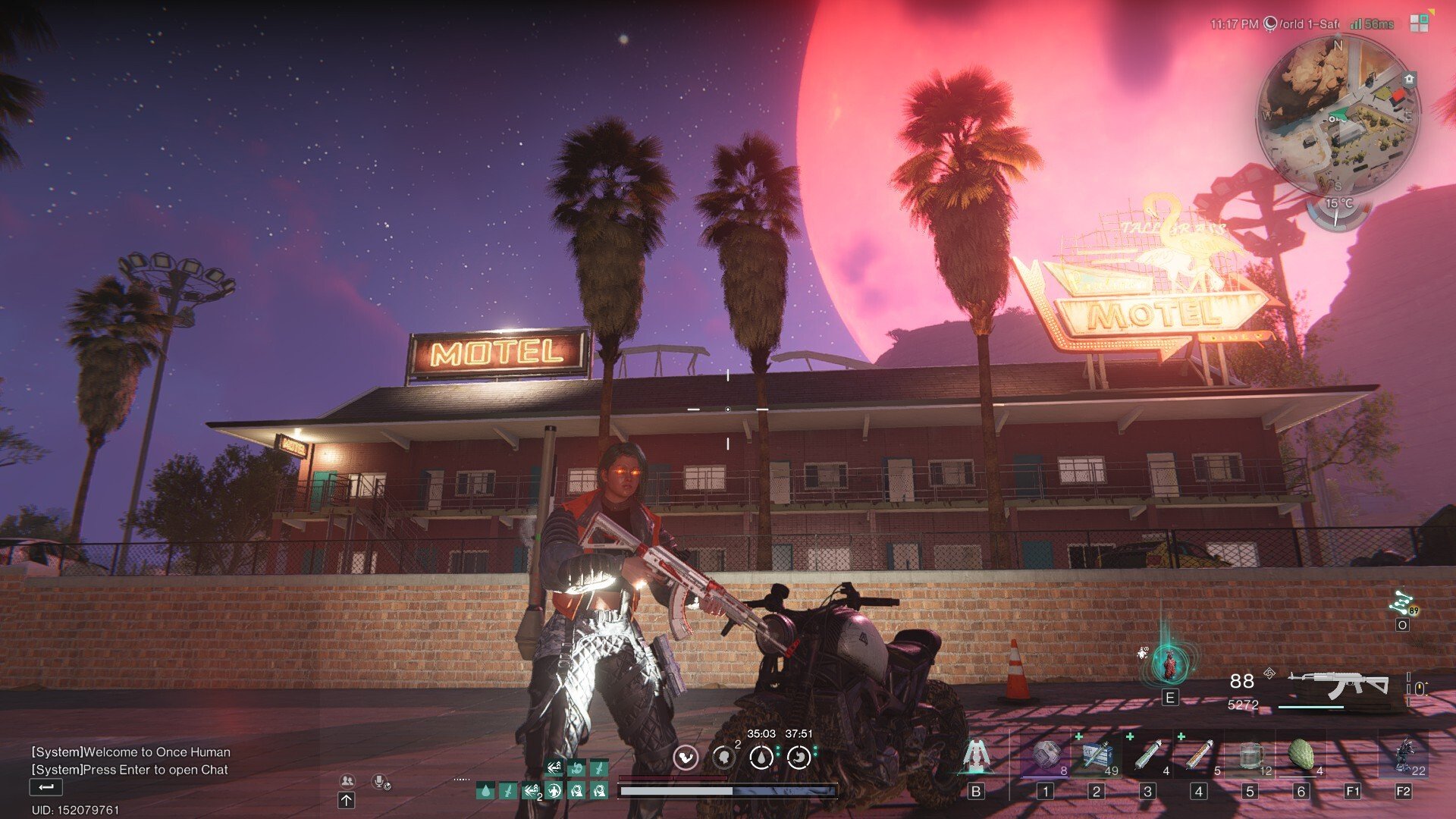The image size is (1456, 819).
Task: Use the medkit box with syringe
Action: [x=1097, y=756]
